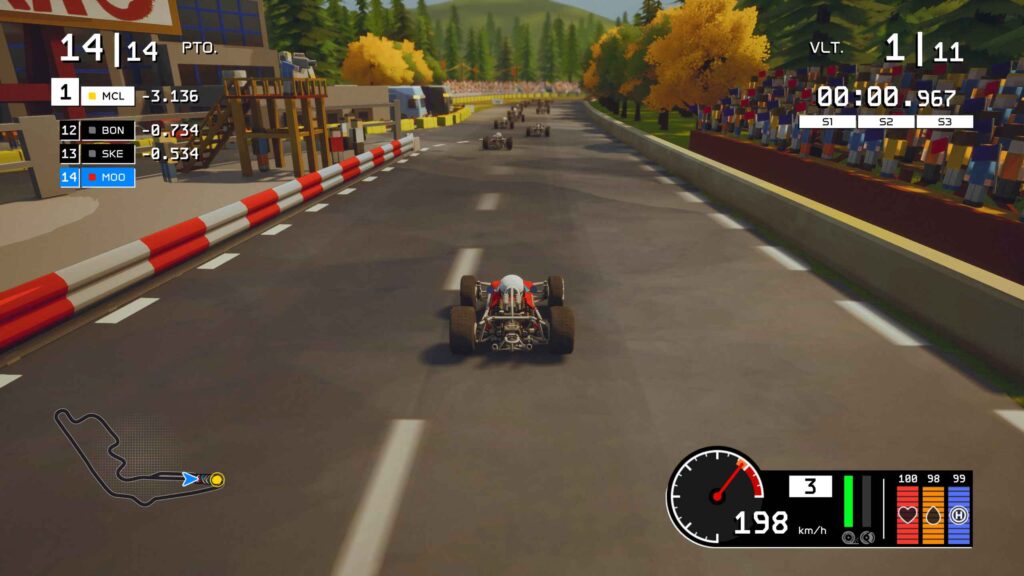This screenshot has width=1024, height=576.
Task: Click the heart engine-health icon
Action: click(x=908, y=515)
